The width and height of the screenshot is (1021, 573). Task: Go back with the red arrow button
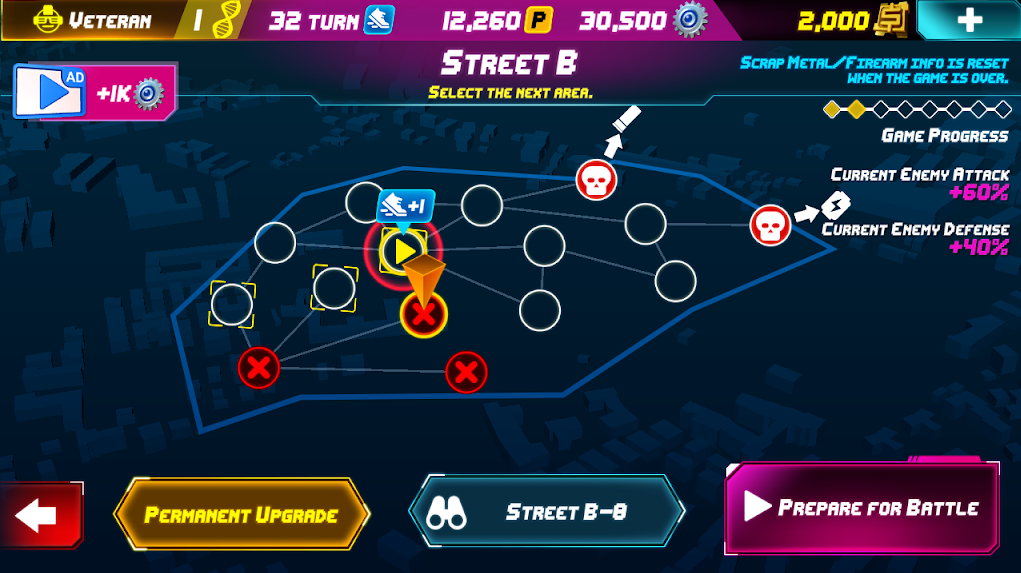click(39, 516)
